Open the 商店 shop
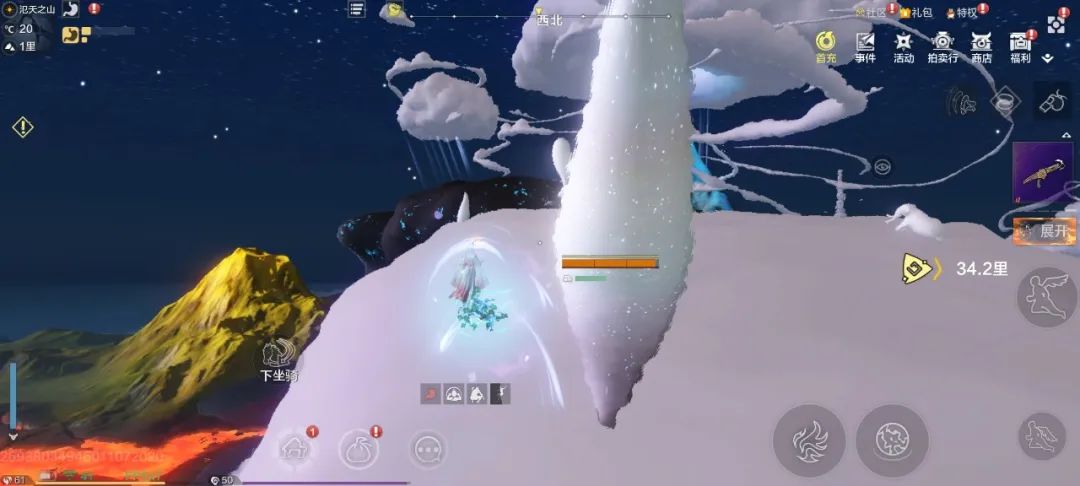This screenshot has height=486, width=1080. point(981,45)
